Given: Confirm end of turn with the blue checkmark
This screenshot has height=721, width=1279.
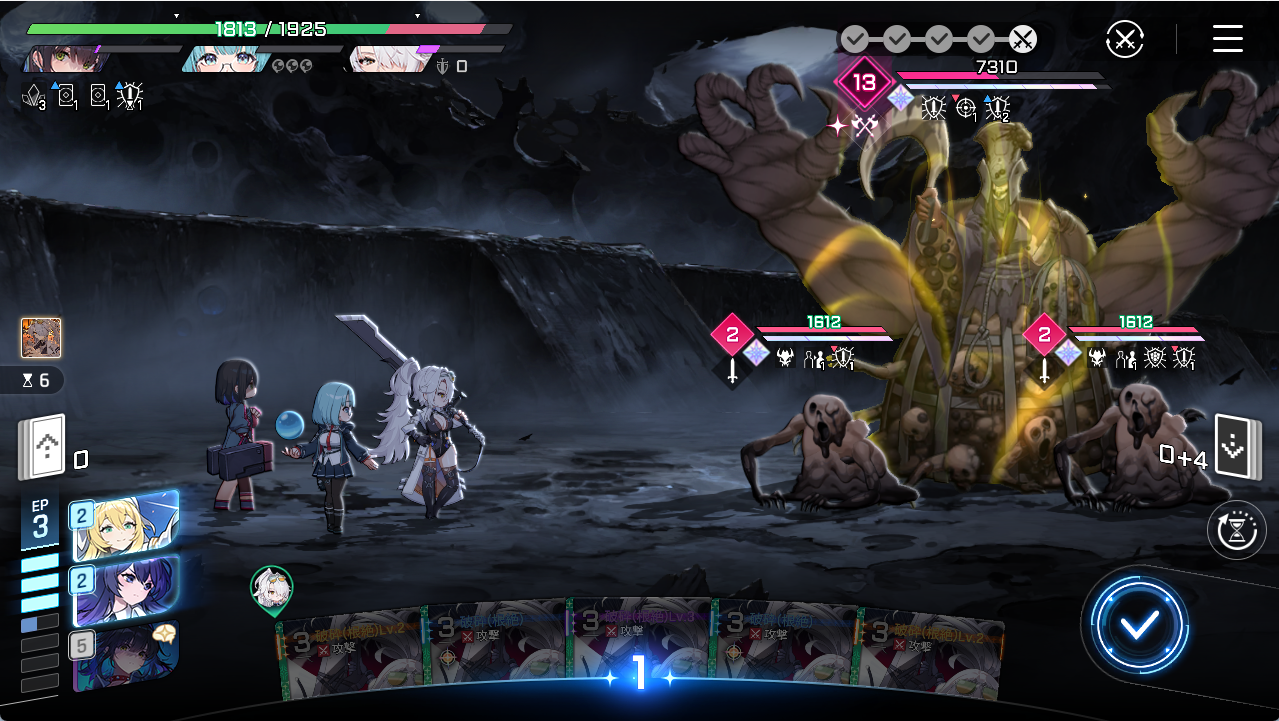Looking at the screenshot, I should pos(1139,625).
